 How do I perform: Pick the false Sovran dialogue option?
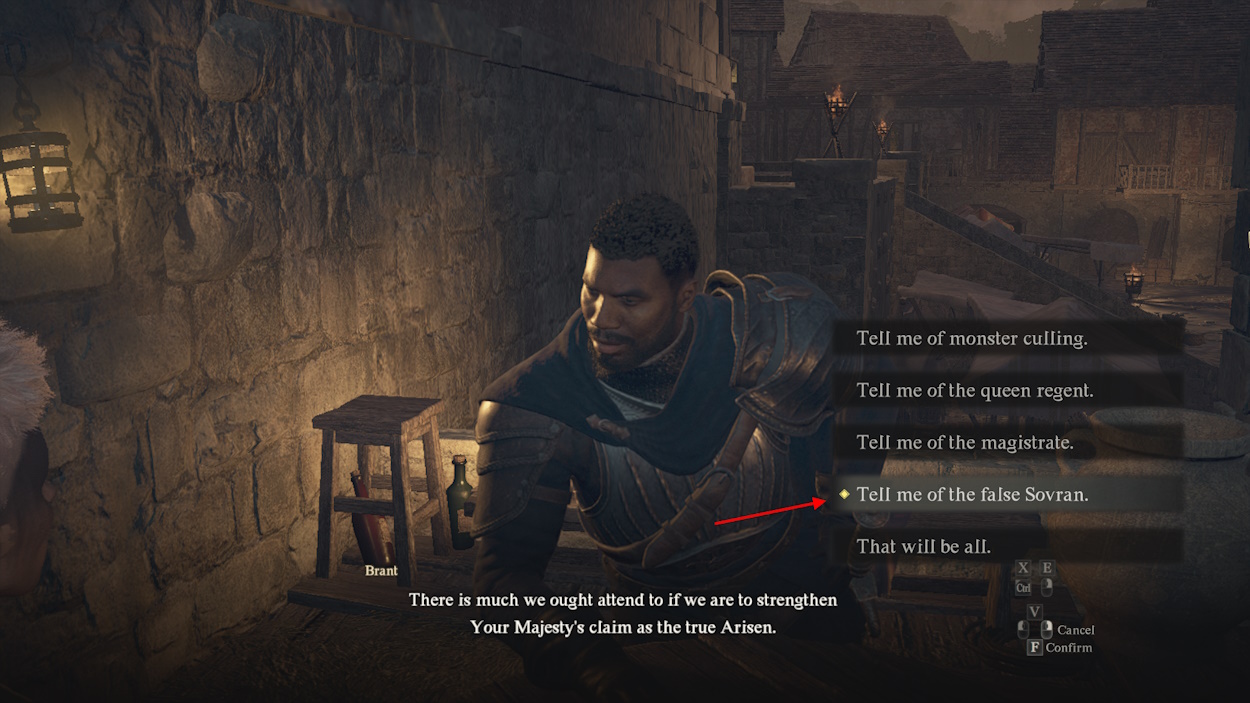click(972, 494)
